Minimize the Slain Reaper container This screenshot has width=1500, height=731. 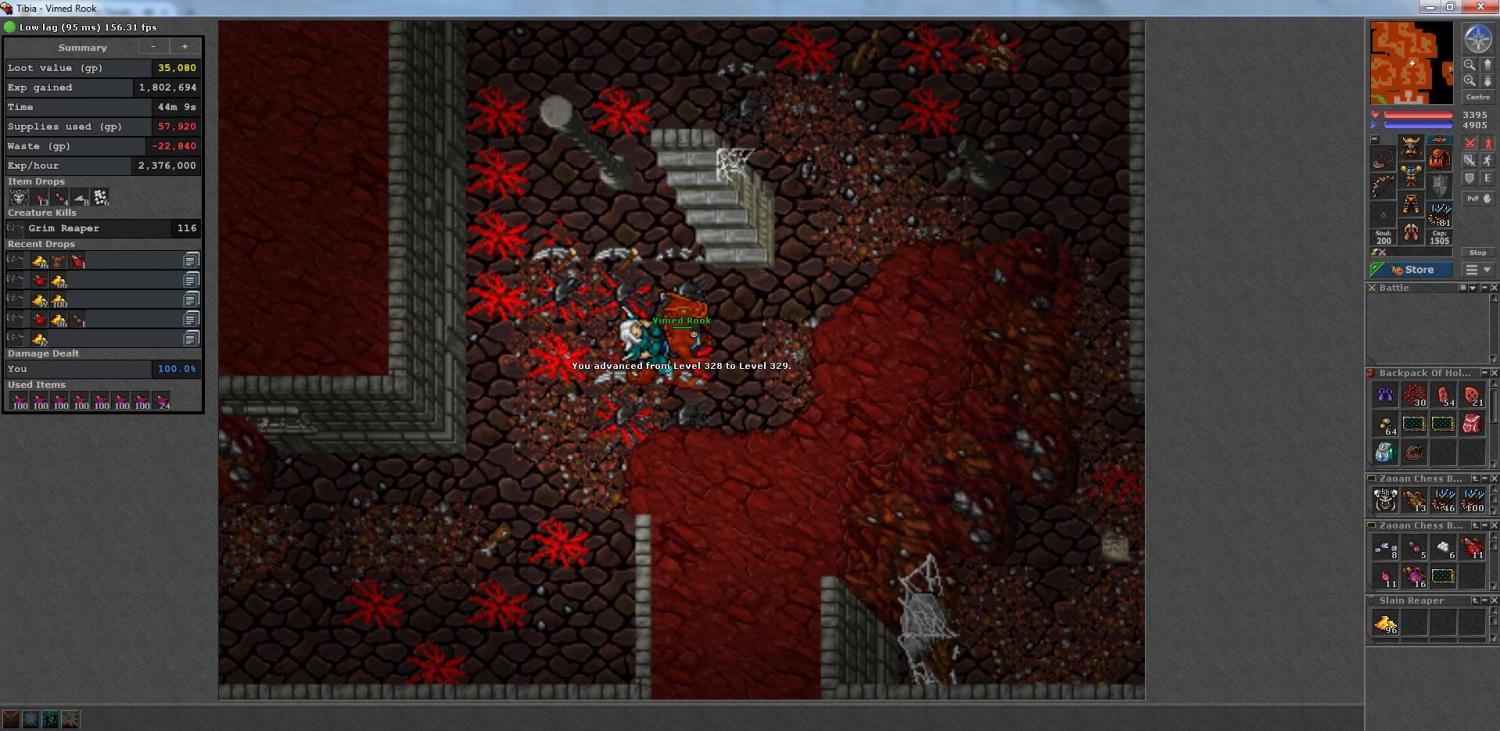click(1484, 601)
